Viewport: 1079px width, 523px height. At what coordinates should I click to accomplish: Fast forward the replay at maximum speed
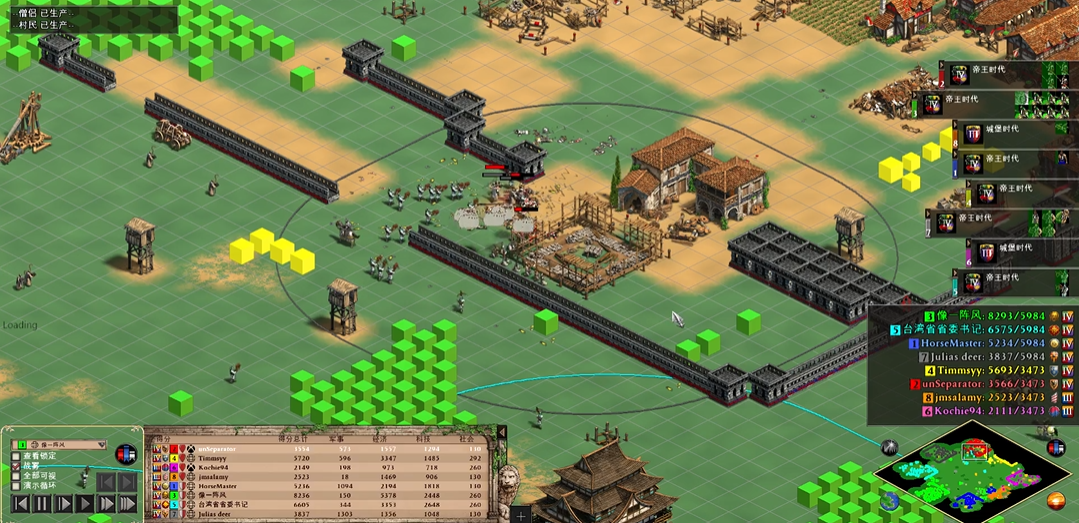129,503
